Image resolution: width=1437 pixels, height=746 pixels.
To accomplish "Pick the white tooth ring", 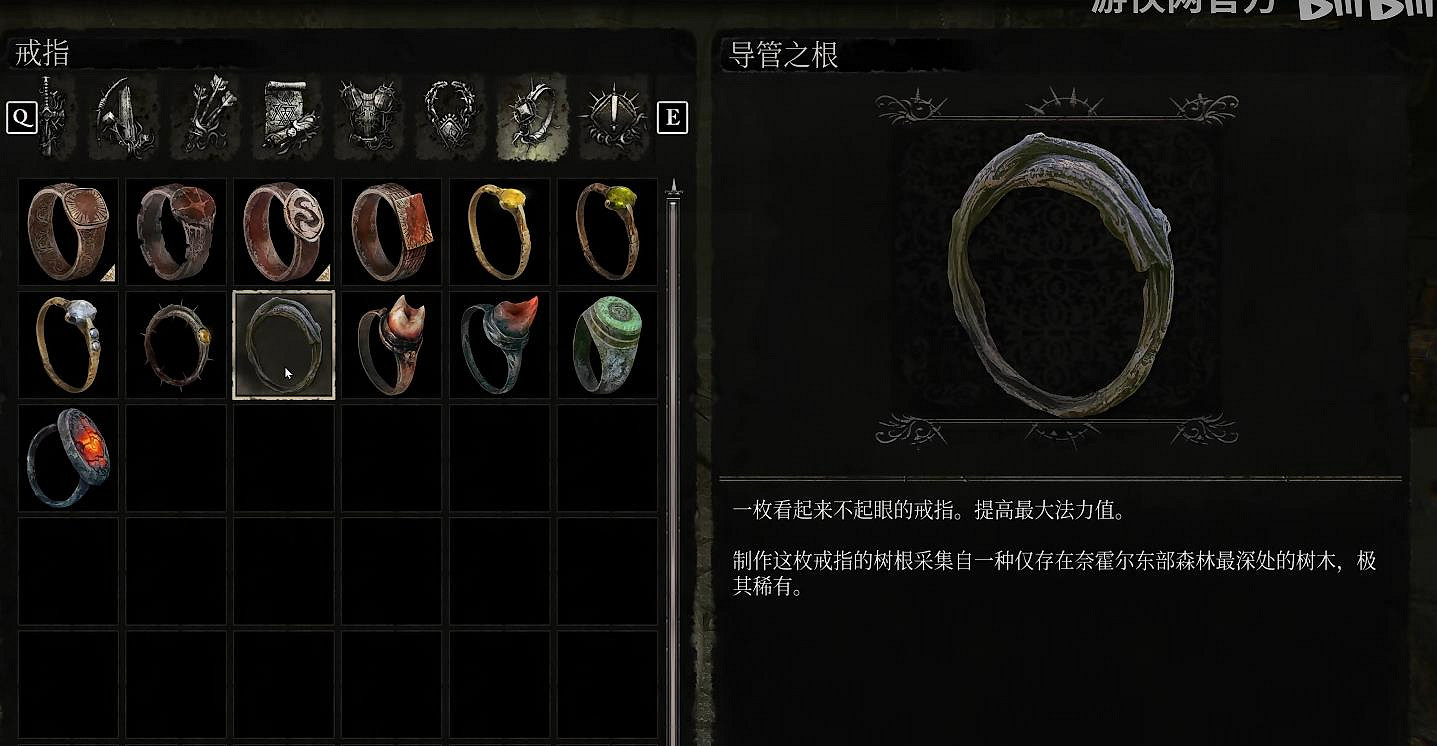I will [x=391, y=344].
